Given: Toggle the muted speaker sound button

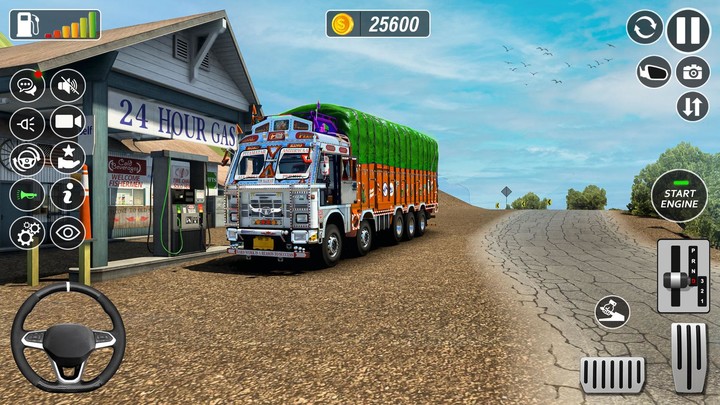Looking at the screenshot, I should point(68,86).
